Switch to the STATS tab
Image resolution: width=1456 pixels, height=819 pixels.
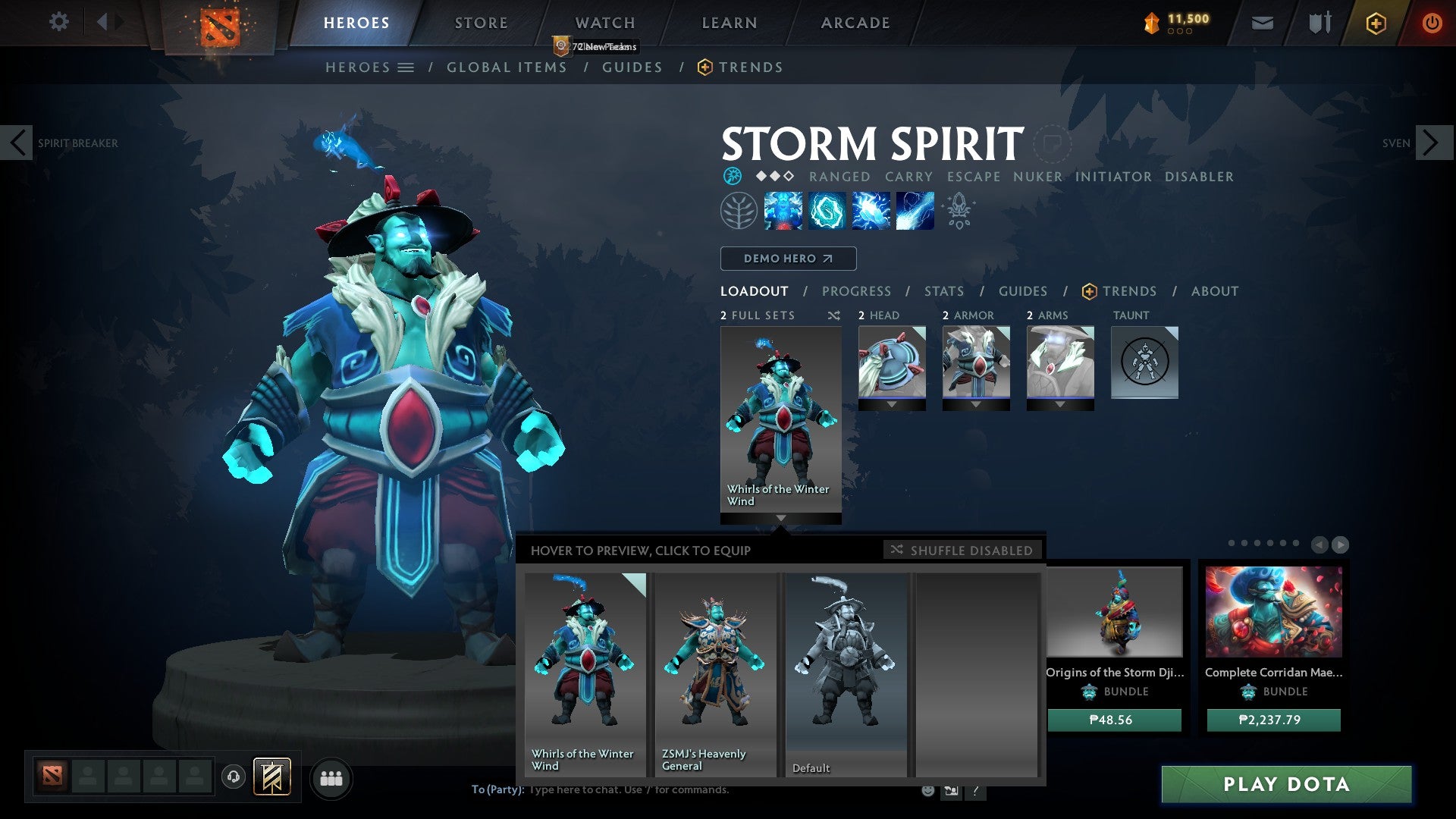(x=943, y=290)
